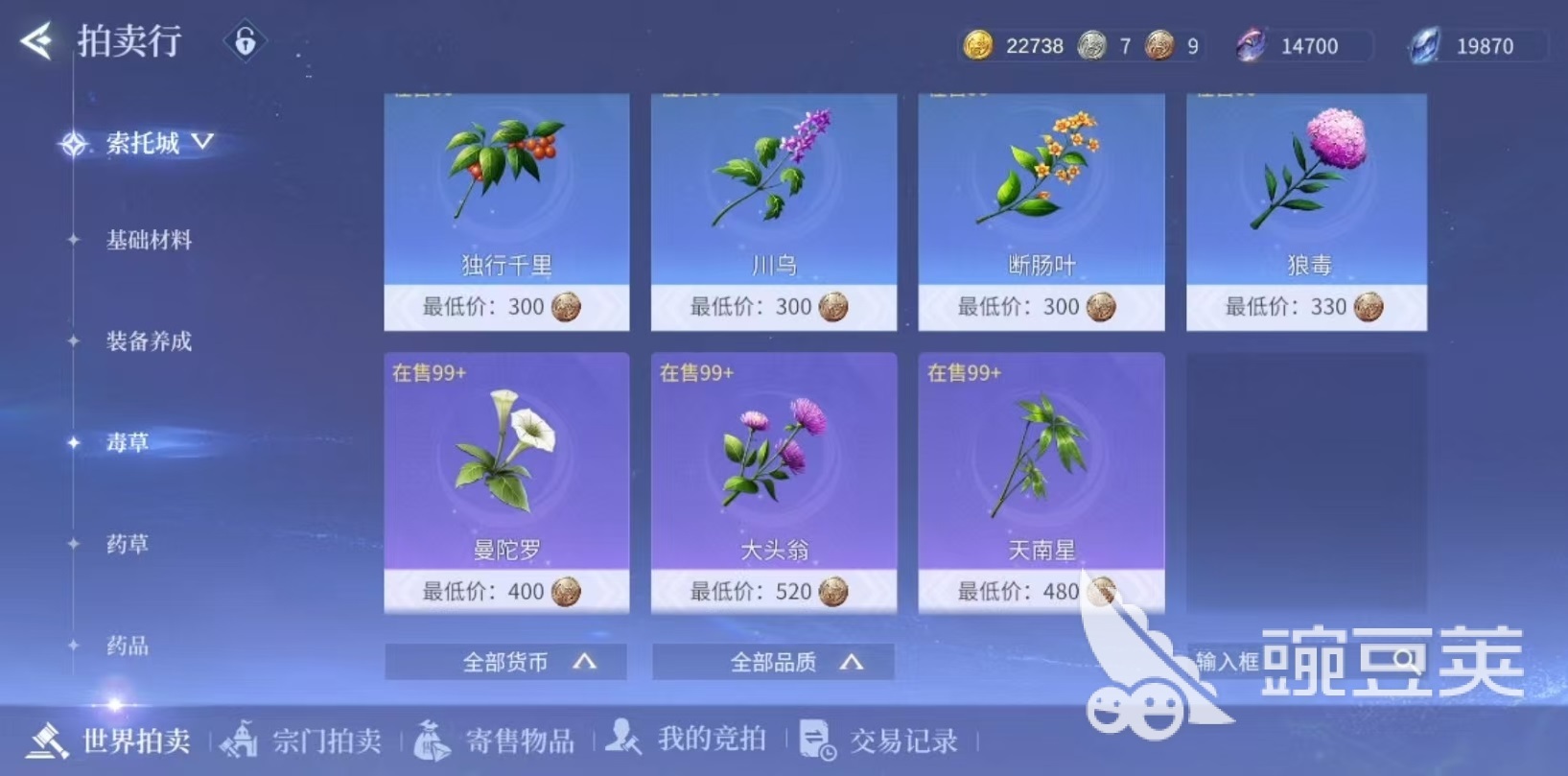The height and width of the screenshot is (776, 1568).
Task: Go back using the arrow button
Action: point(37,41)
